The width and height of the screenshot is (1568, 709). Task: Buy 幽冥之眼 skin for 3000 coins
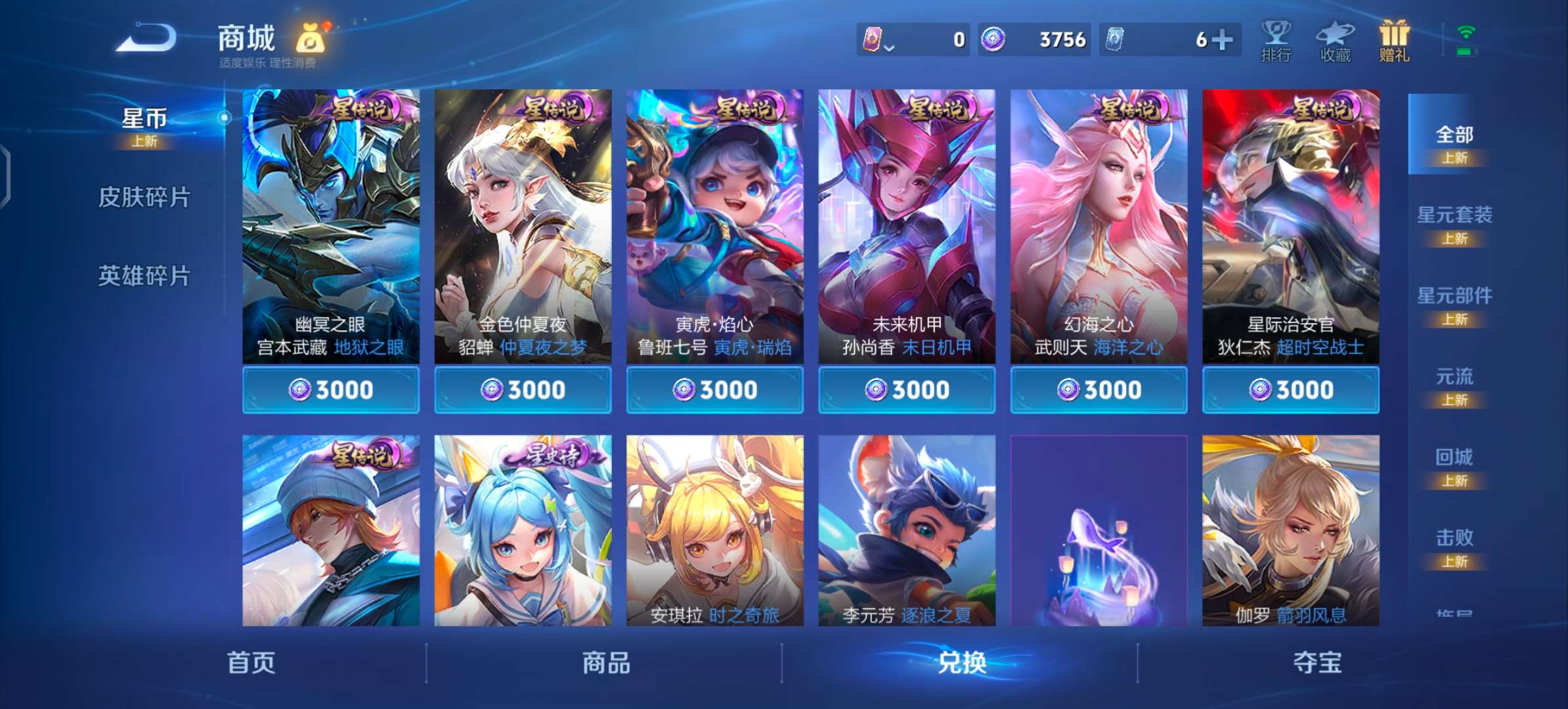coord(330,389)
